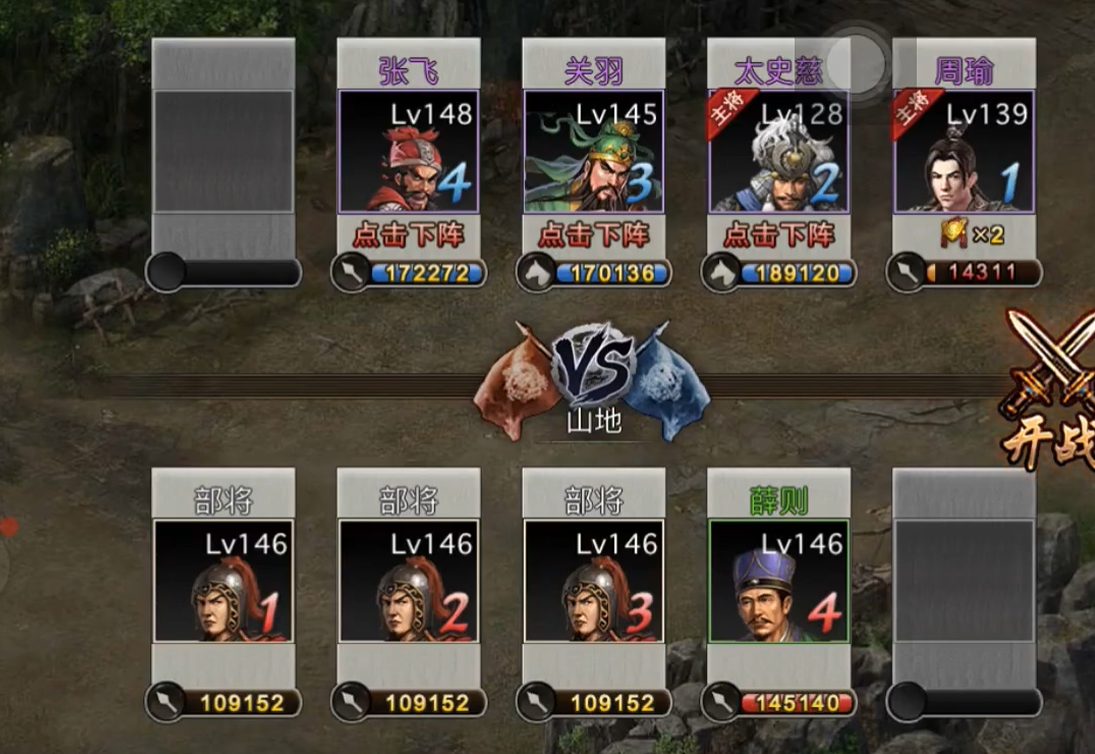This screenshot has height=754, width=1095.
Task: Remove 张飞 with 点击下阵 button
Action: (x=408, y=236)
